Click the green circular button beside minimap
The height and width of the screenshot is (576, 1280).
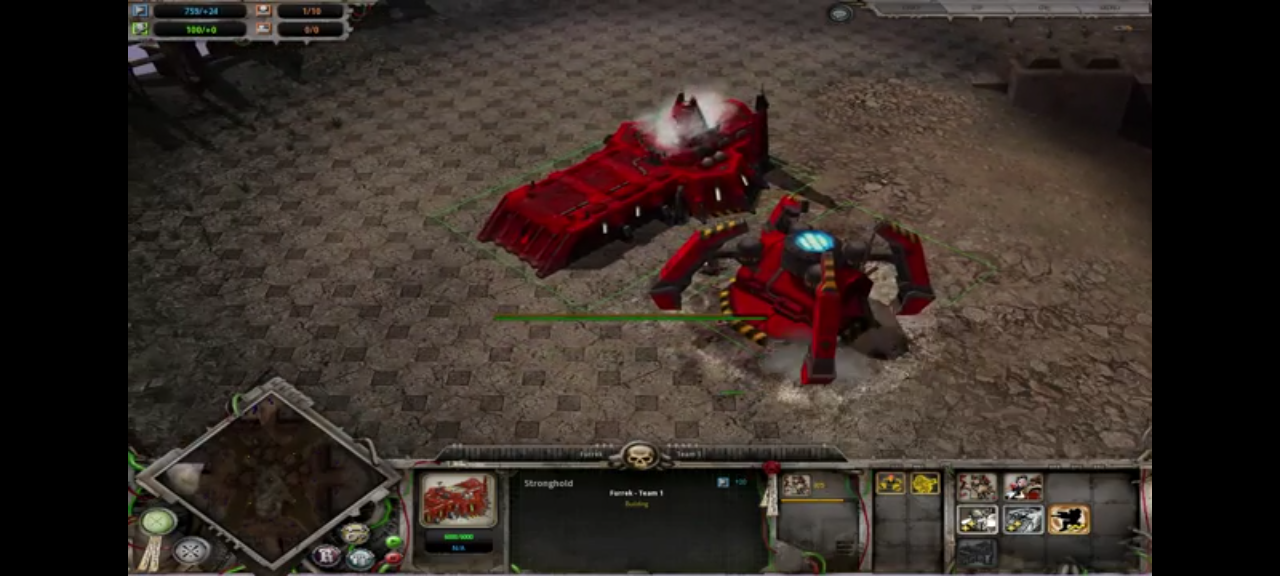[x=157, y=521]
